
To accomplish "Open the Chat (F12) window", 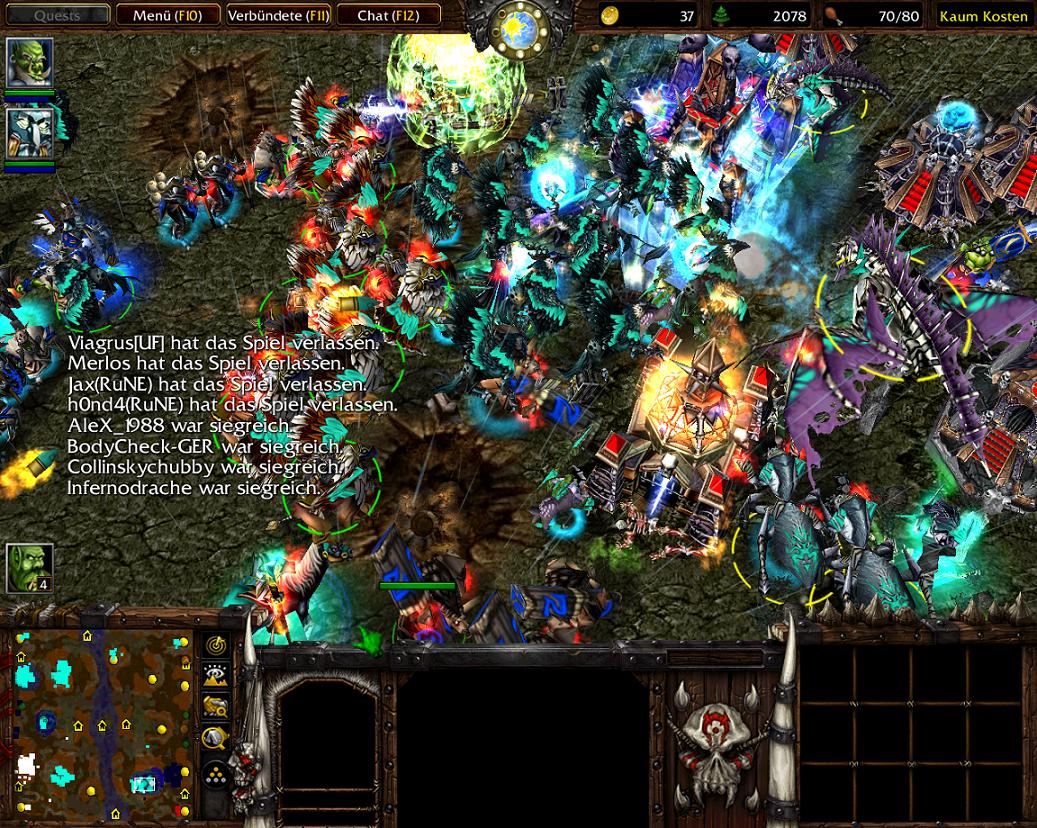I will [x=387, y=16].
